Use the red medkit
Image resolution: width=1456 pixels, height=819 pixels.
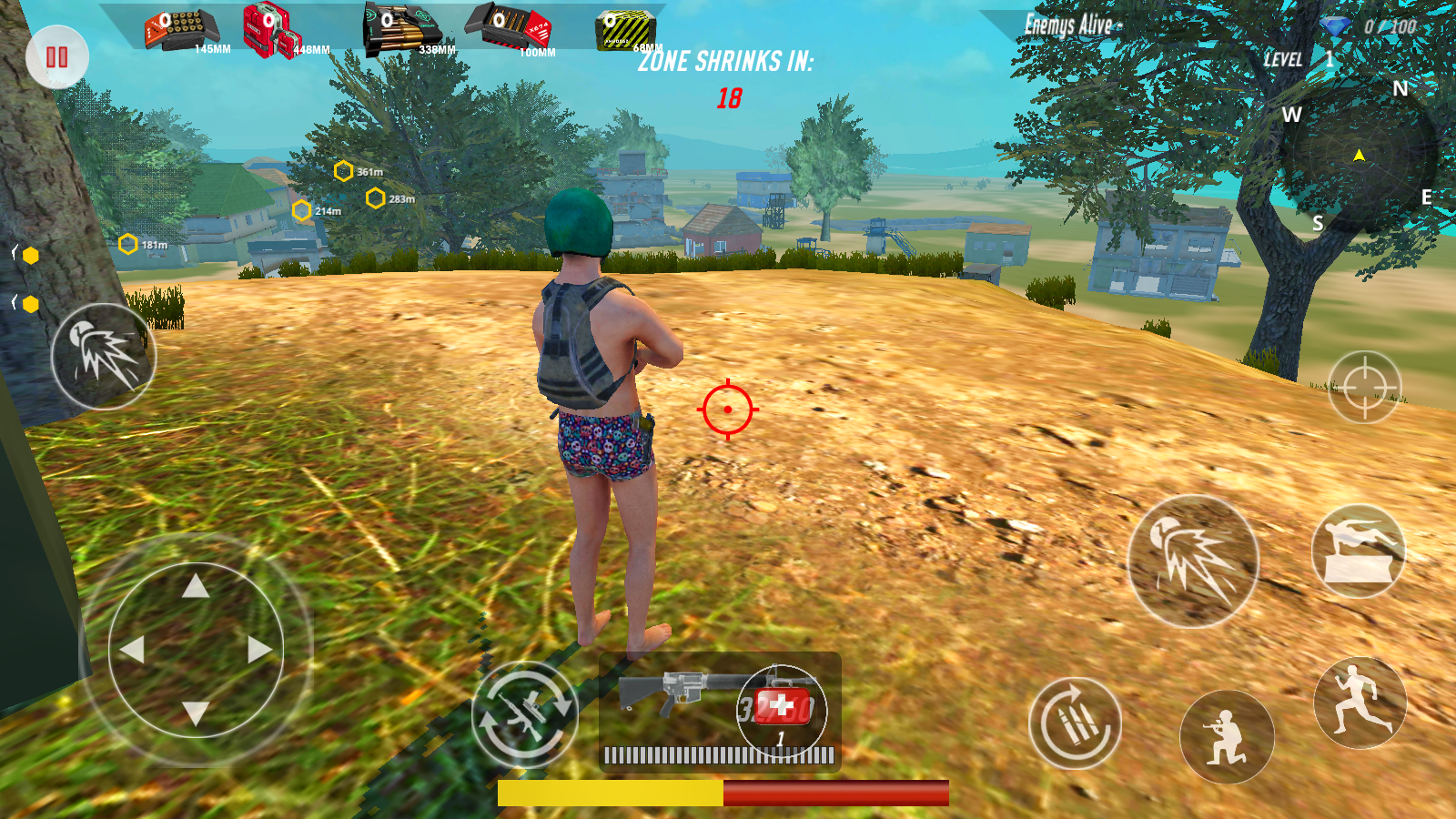(782, 706)
